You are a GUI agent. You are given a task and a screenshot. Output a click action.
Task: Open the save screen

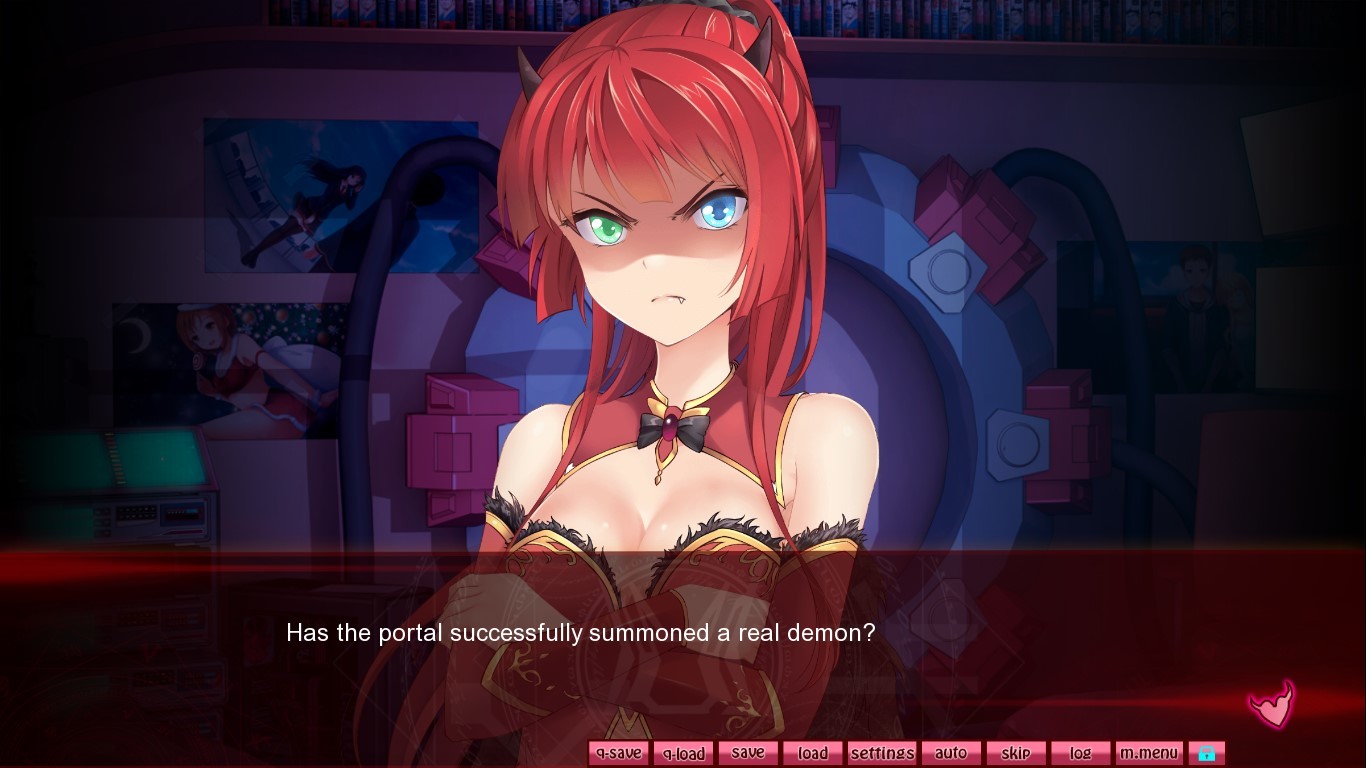pos(748,752)
